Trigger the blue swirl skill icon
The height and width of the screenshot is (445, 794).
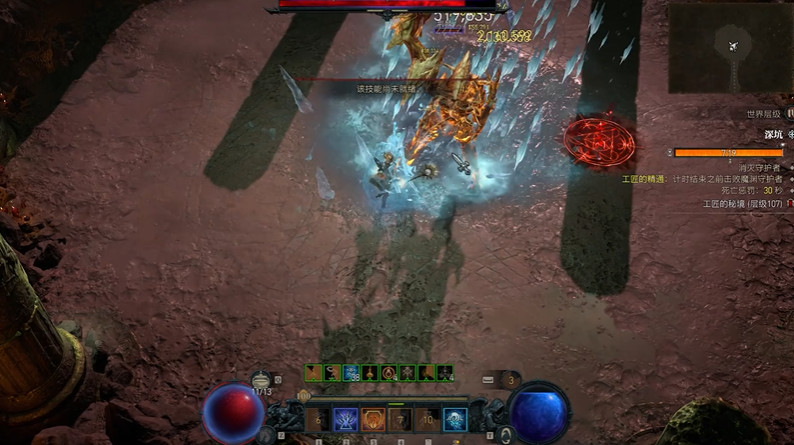pos(455,420)
